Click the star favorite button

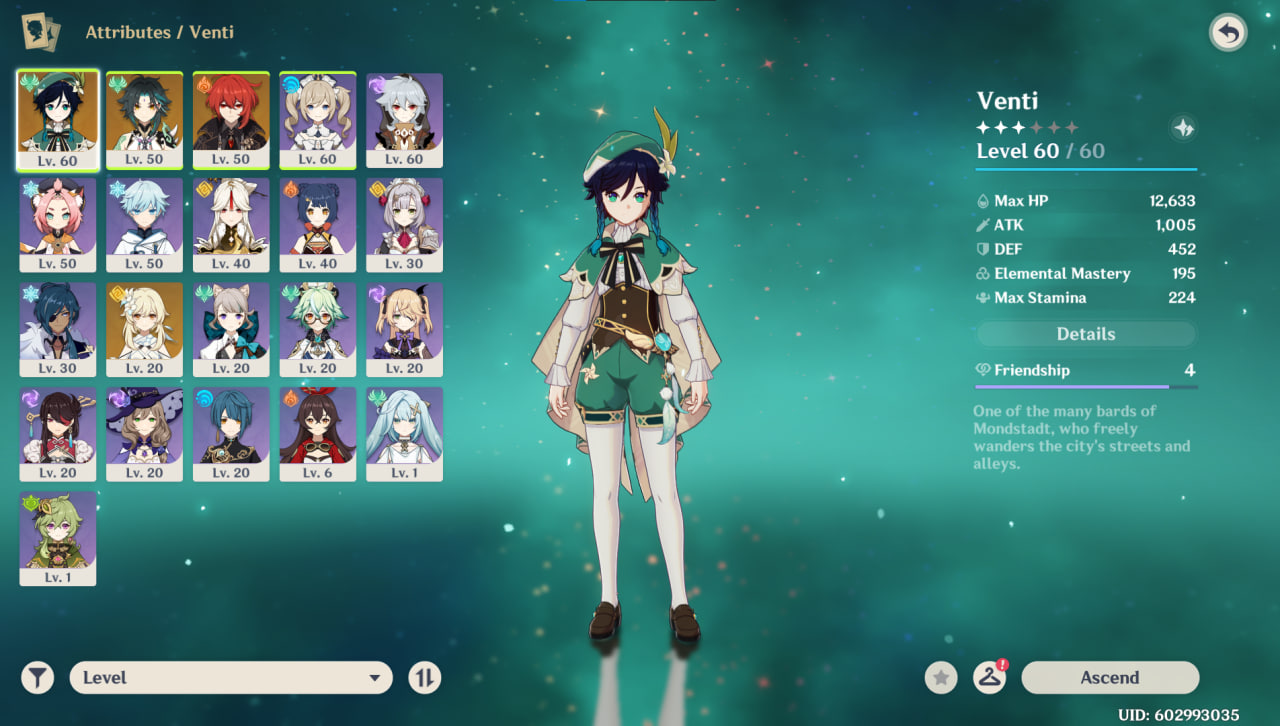[940, 677]
